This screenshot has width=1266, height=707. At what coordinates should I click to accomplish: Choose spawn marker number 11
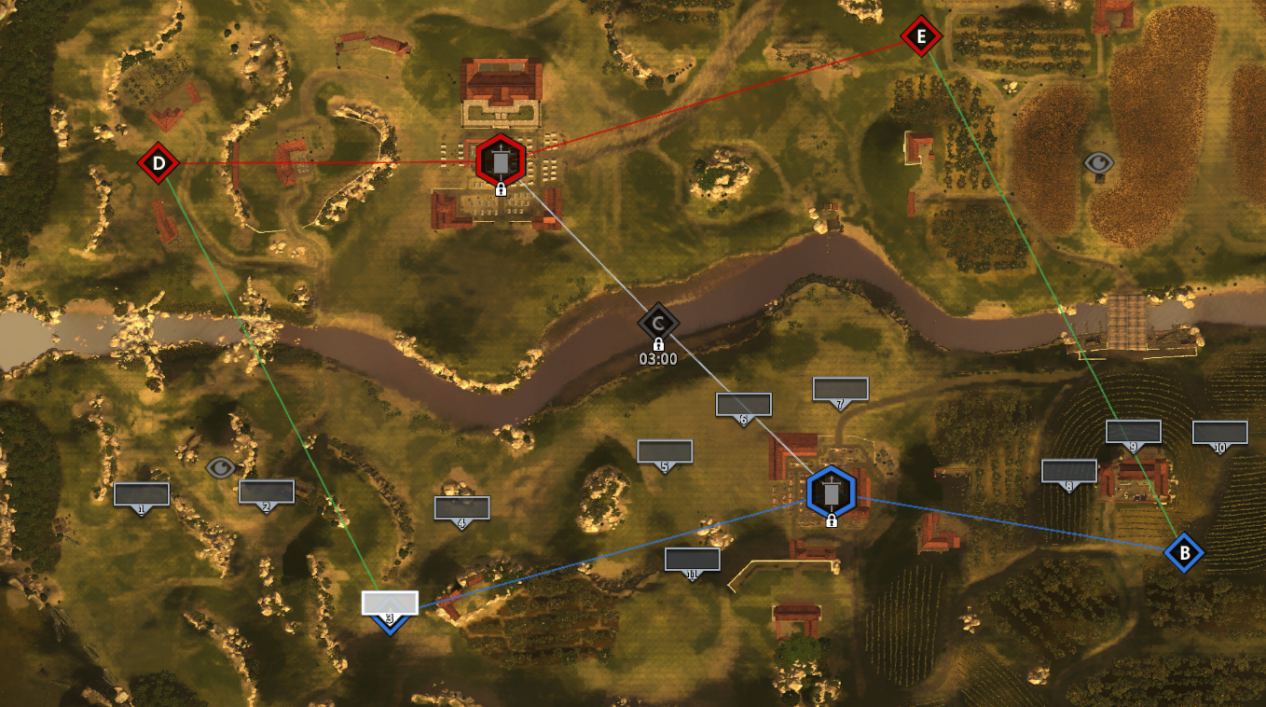point(692,559)
